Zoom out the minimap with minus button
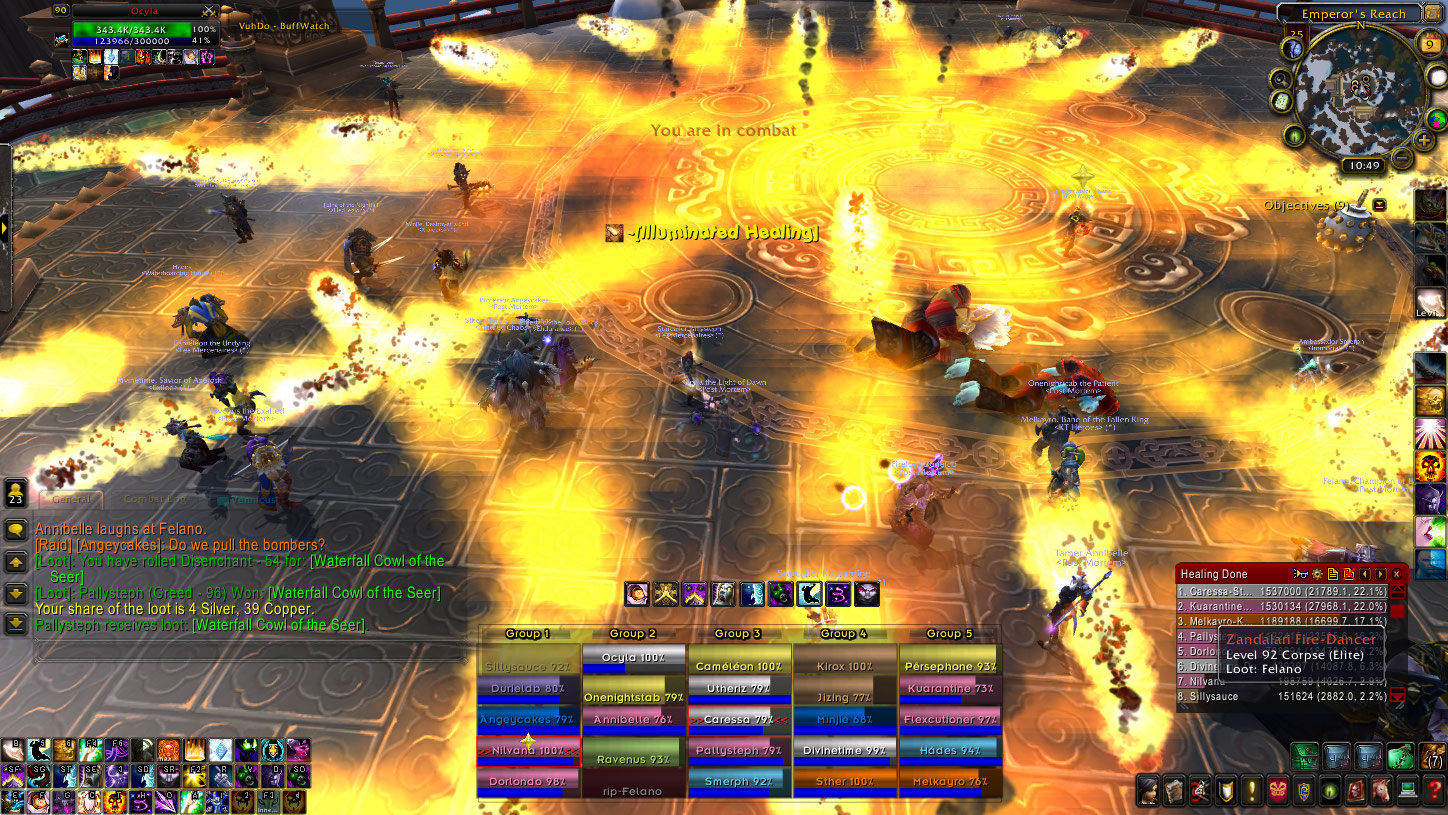This screenshot has width=1448, height=815. coord(1402,158)
